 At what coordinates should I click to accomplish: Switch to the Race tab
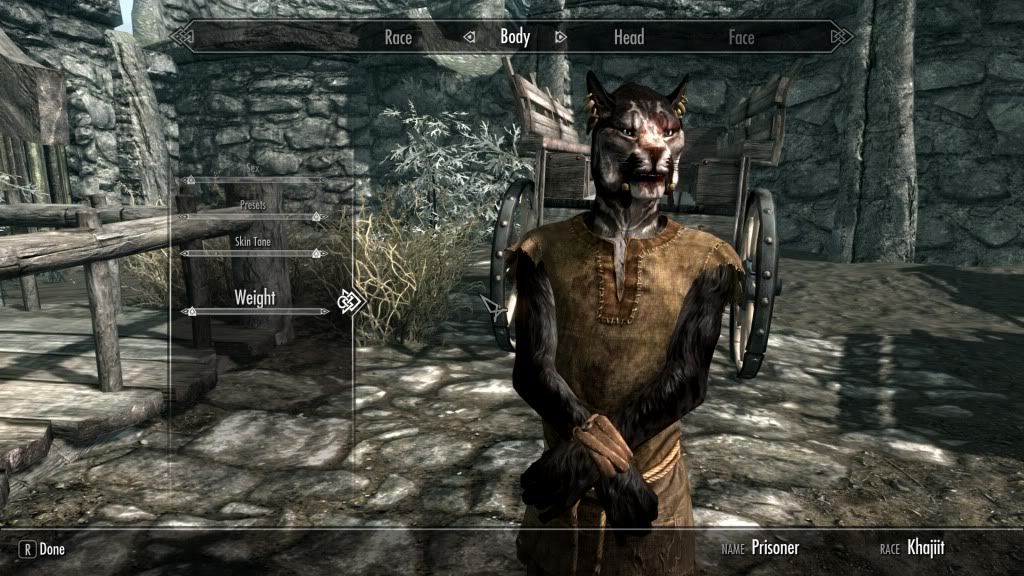click(398, 38)
